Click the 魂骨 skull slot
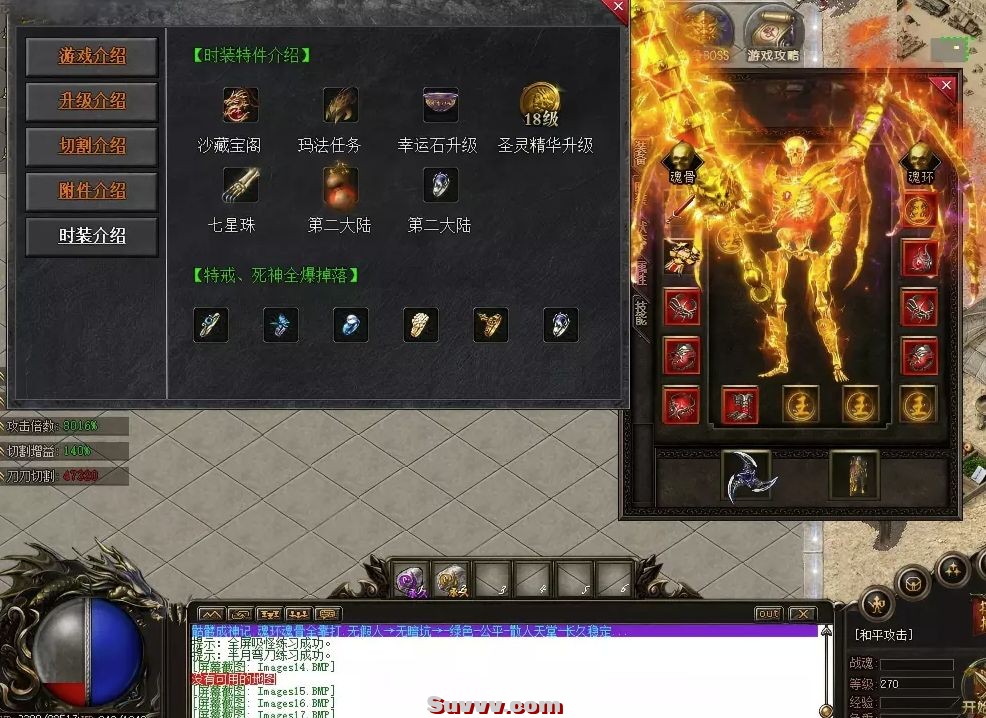The image size is (986, 718). tap(683, 159)
